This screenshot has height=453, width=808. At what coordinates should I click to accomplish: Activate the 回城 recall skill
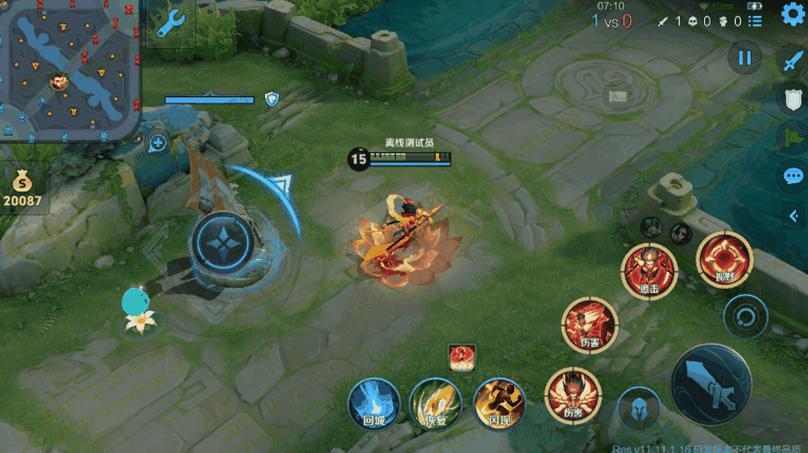click(x=373, y=404)
